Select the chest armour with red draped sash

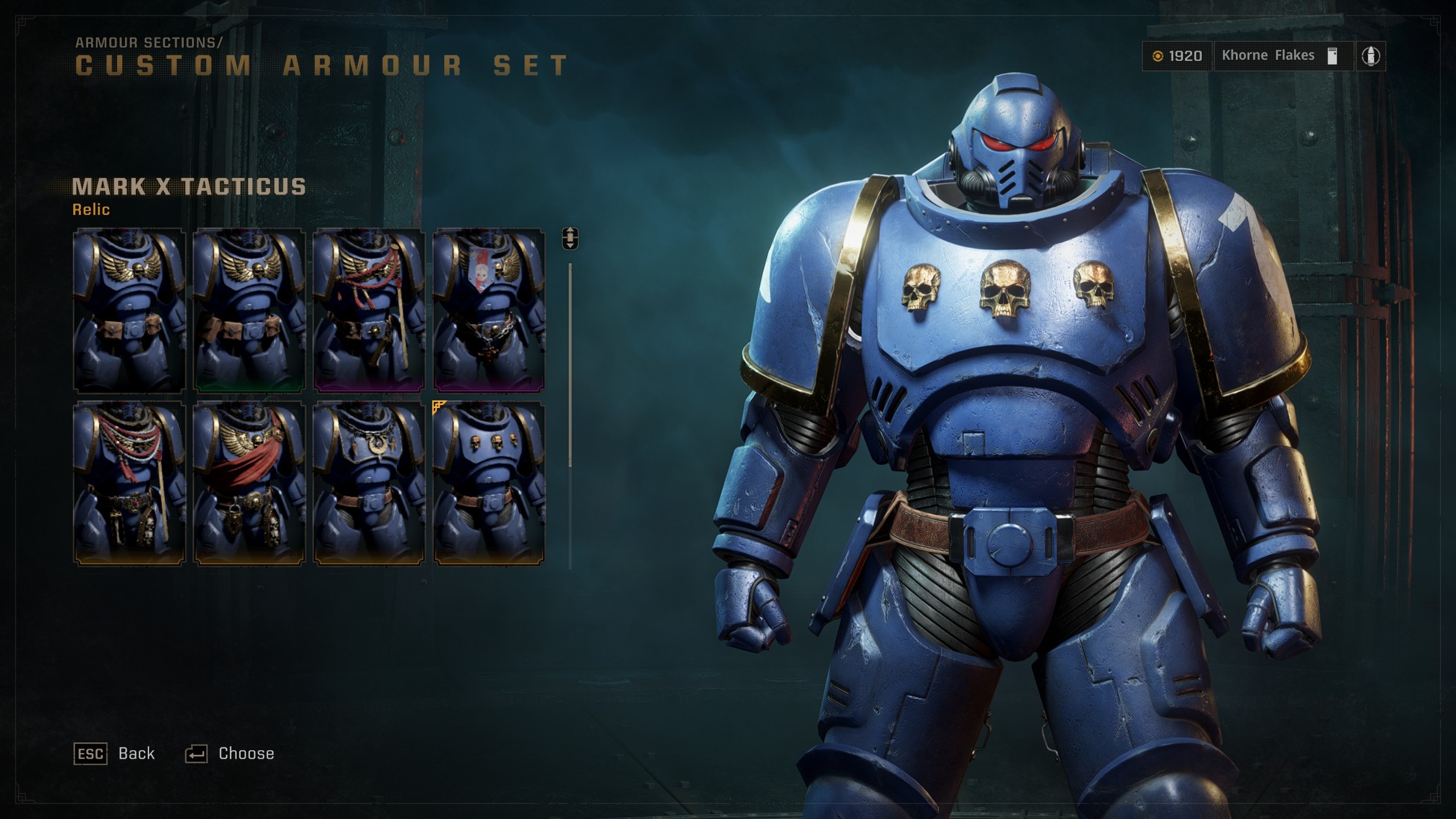[x=249, y=483]
